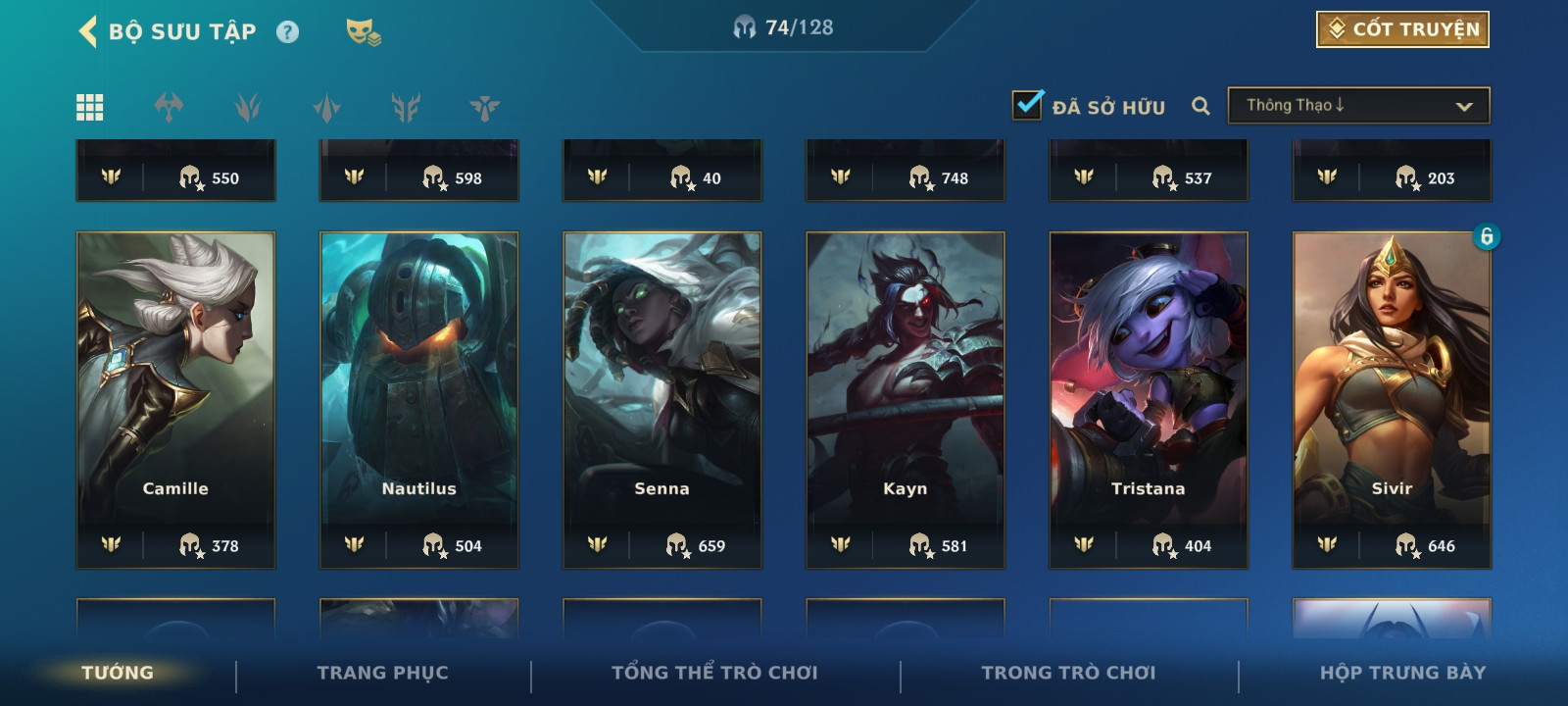Screen dimensions: 1568x706
Task: Show the Hộp Trưng Bày tab
Action: (x=1402, y=673)
